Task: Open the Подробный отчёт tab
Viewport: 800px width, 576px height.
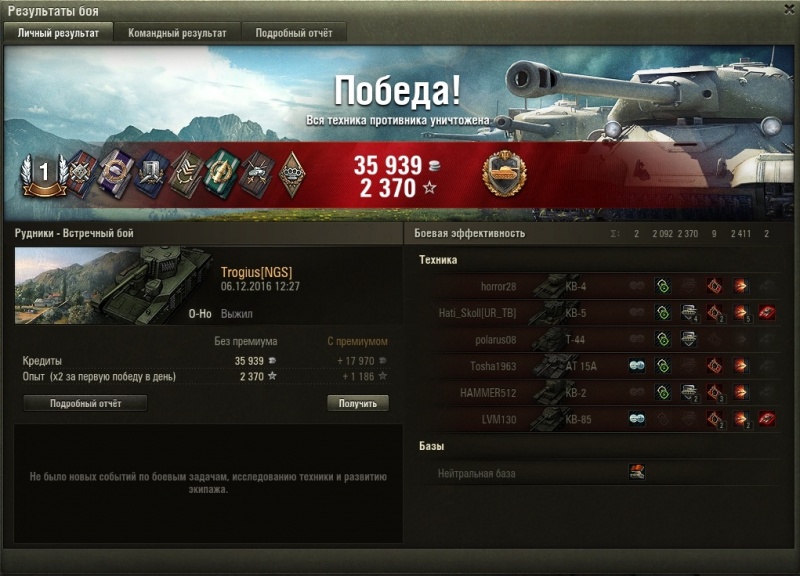Action: [x=294, y=33]
